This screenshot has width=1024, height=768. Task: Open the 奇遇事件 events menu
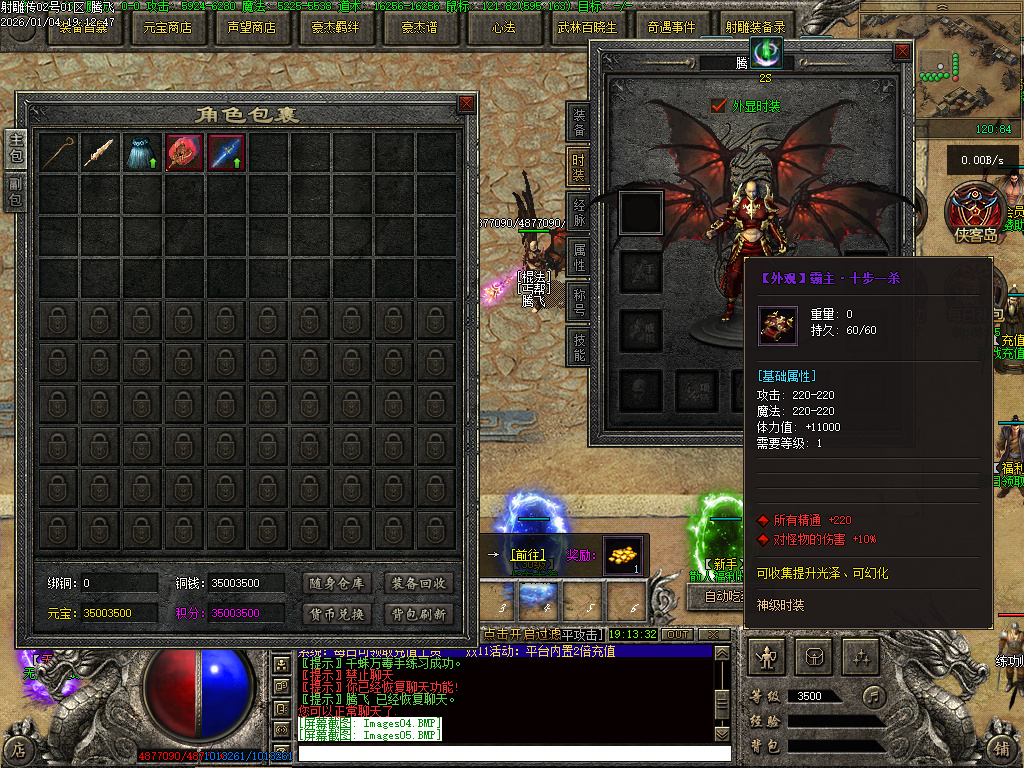click(x=672, y=27)
